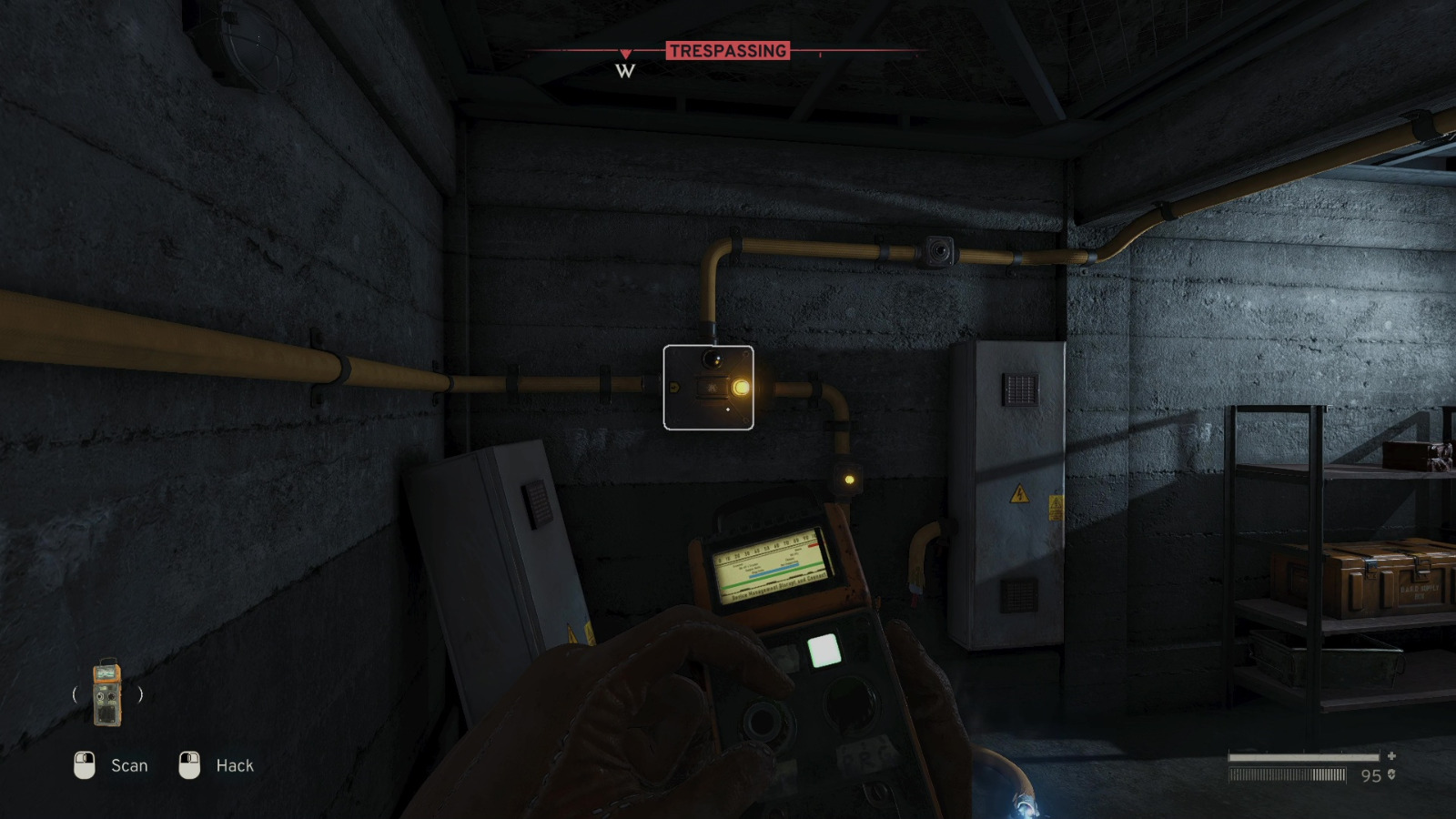Click the left mouse Scan icon
This screenshot has height=819, width=1456.
pos(86,765)
